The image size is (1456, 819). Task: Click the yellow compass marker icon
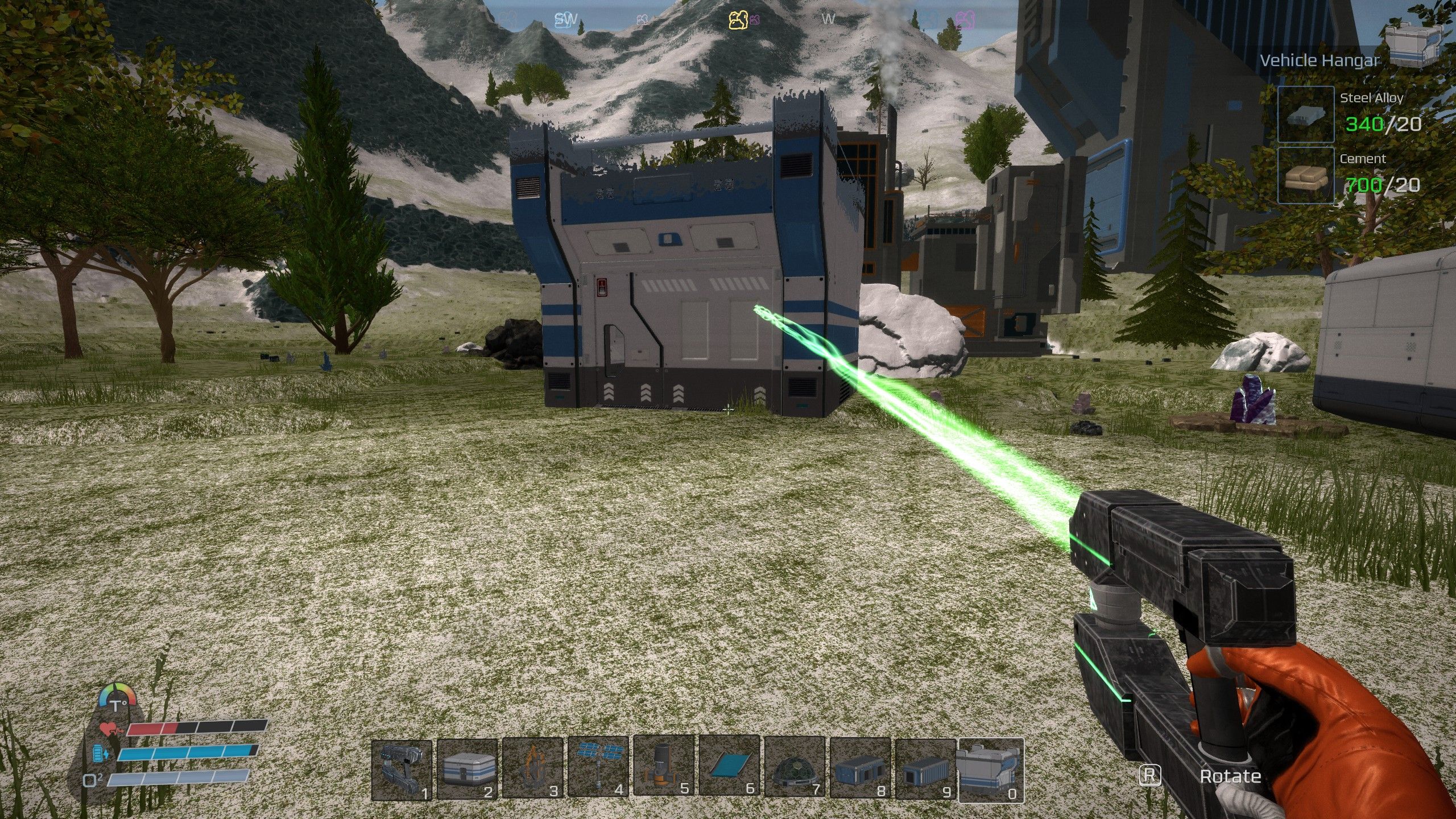coord(738,20)
